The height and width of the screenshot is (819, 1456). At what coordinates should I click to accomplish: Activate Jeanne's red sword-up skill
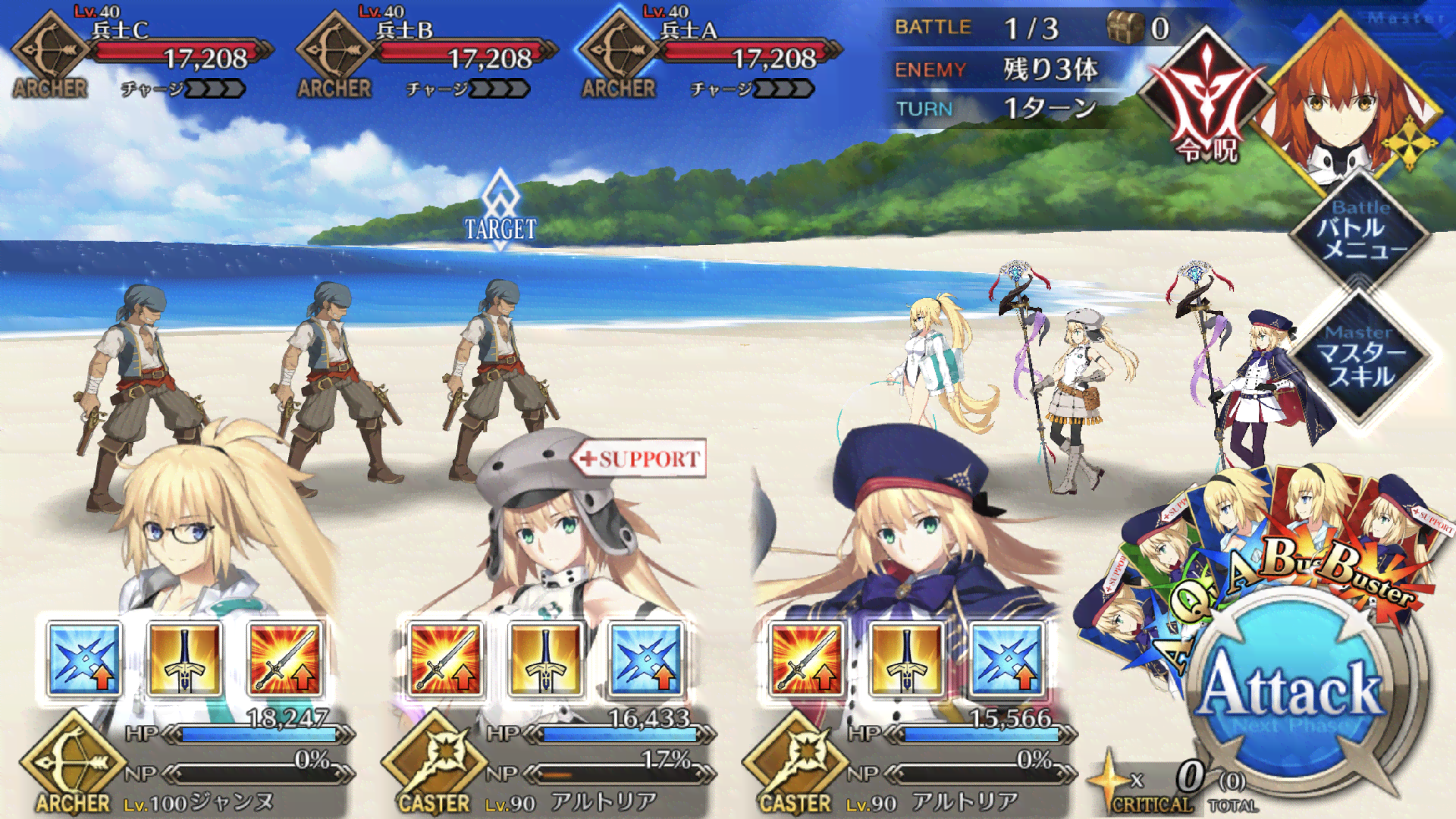coord(285,658)
